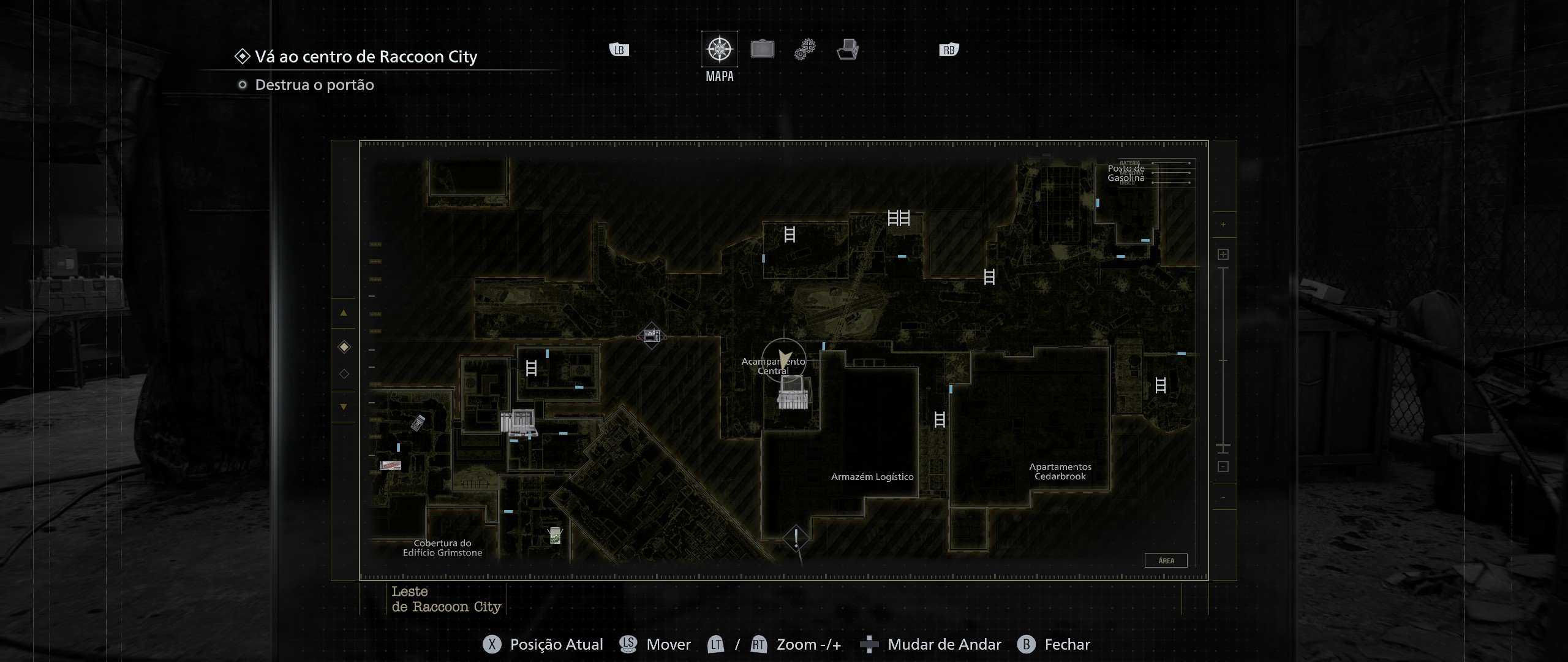Screen dimensions: 1568x662
Task: Click the ÁREA button
Action: pos(1166,560)
